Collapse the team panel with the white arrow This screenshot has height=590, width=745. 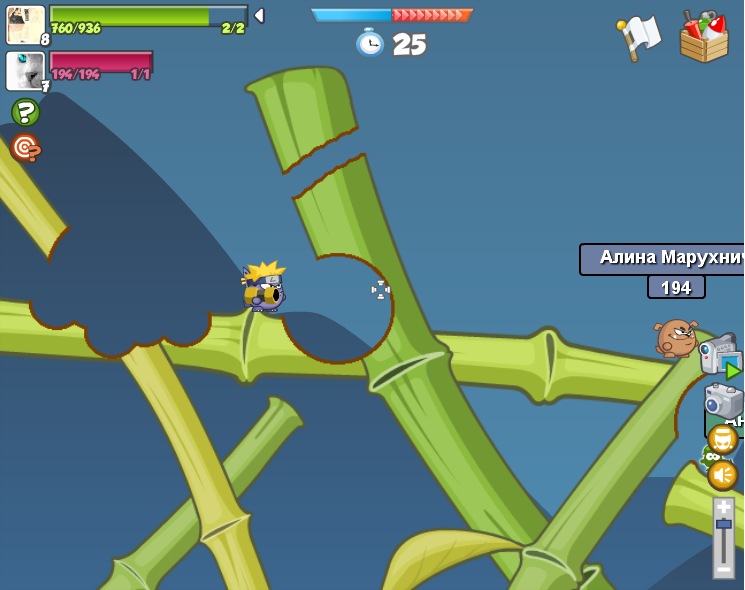(x=259, y=15)
